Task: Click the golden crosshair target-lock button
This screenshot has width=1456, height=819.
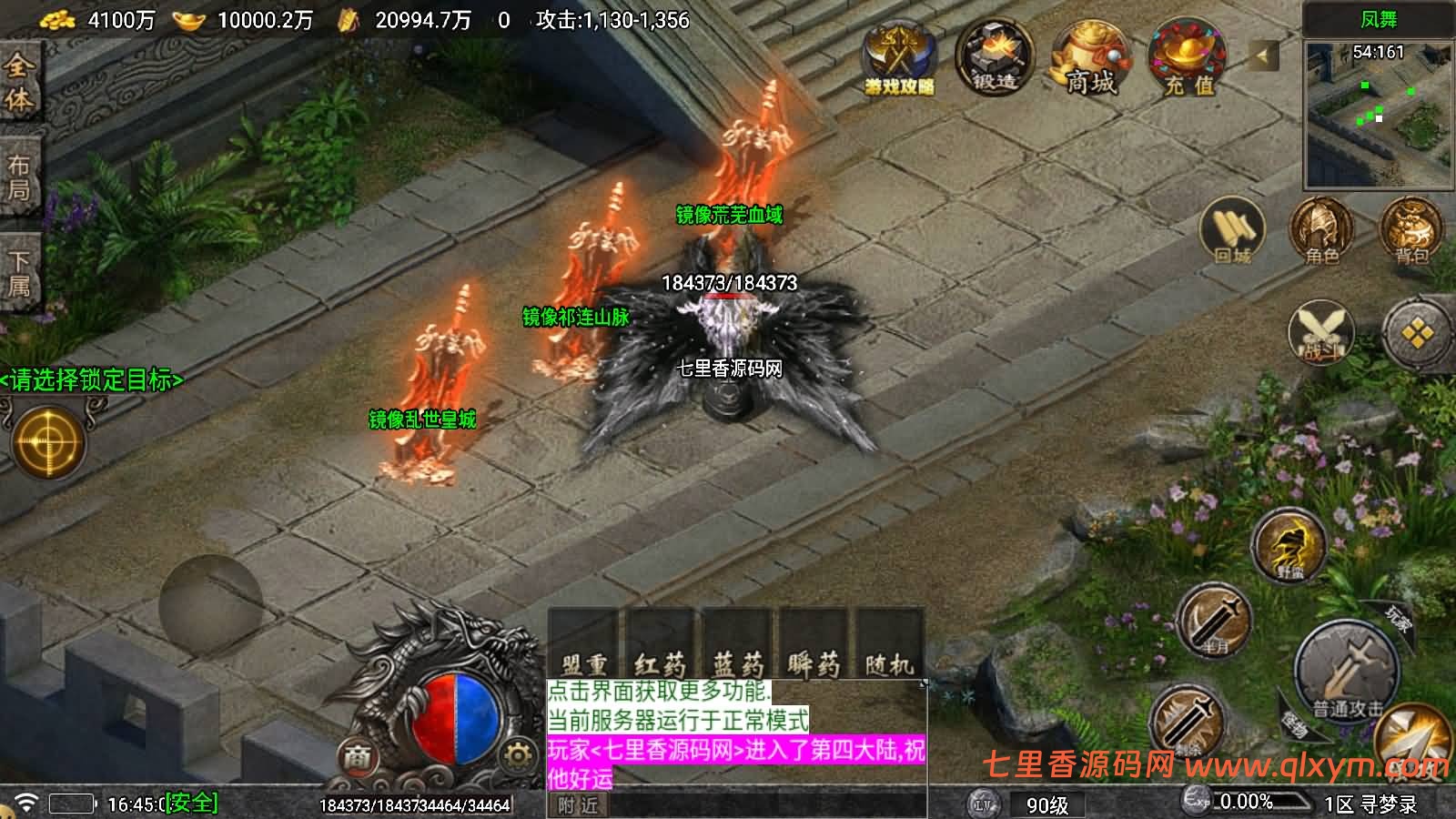Action: (x=47, y=443)
